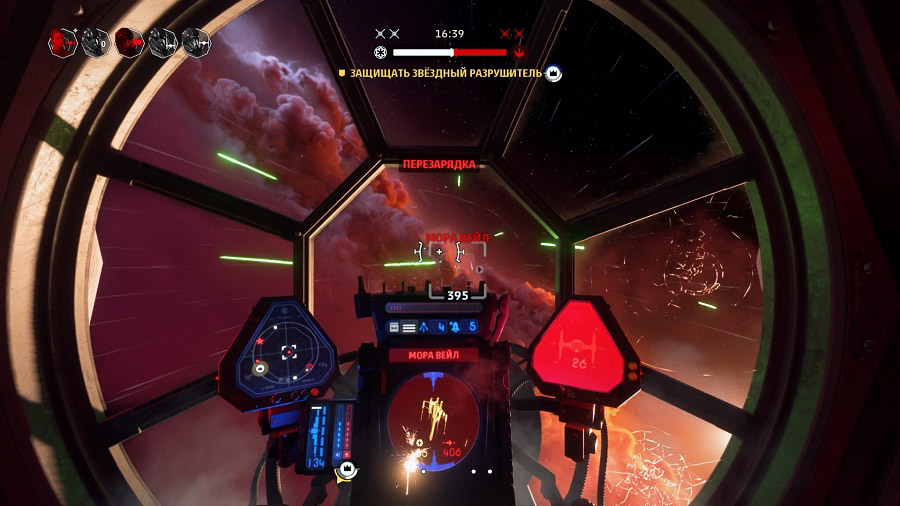The height and width of the screenshot is (506, 900).
Task: Click the Star Destroyer marker beside the objective
Action: click(x=553, y=73)
